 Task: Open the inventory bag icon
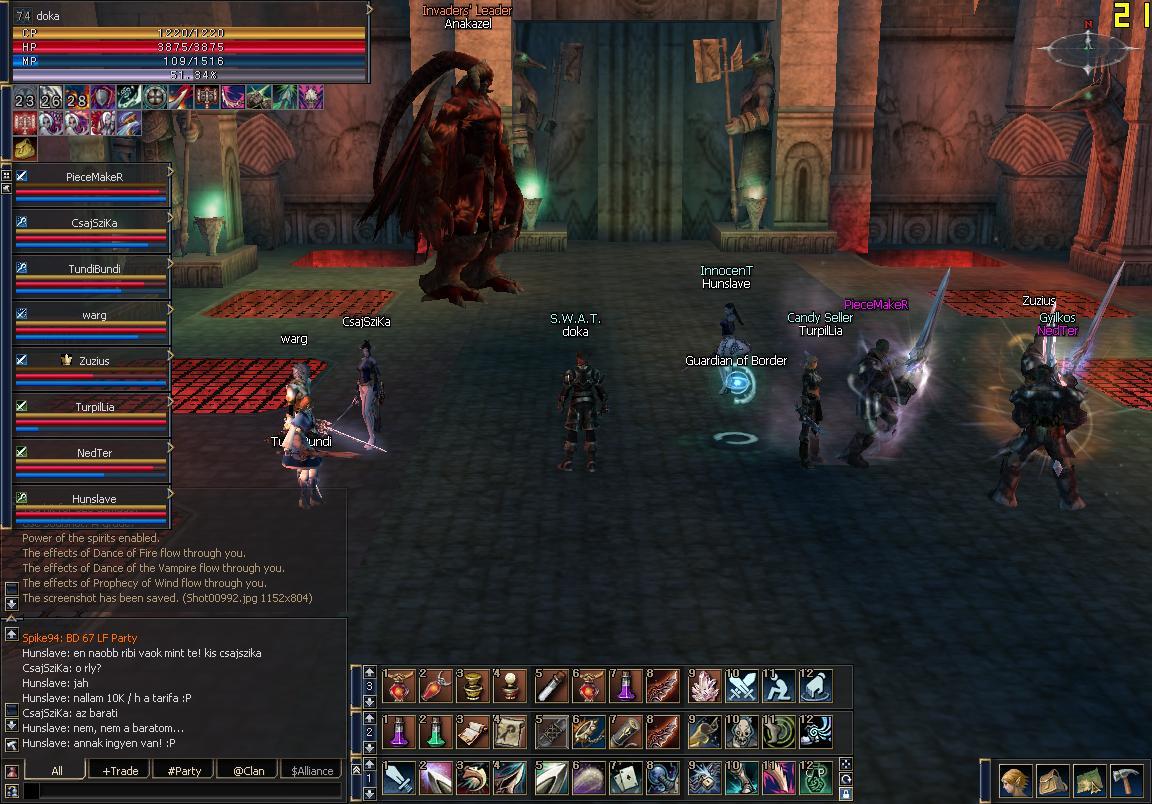(1053, 778)
